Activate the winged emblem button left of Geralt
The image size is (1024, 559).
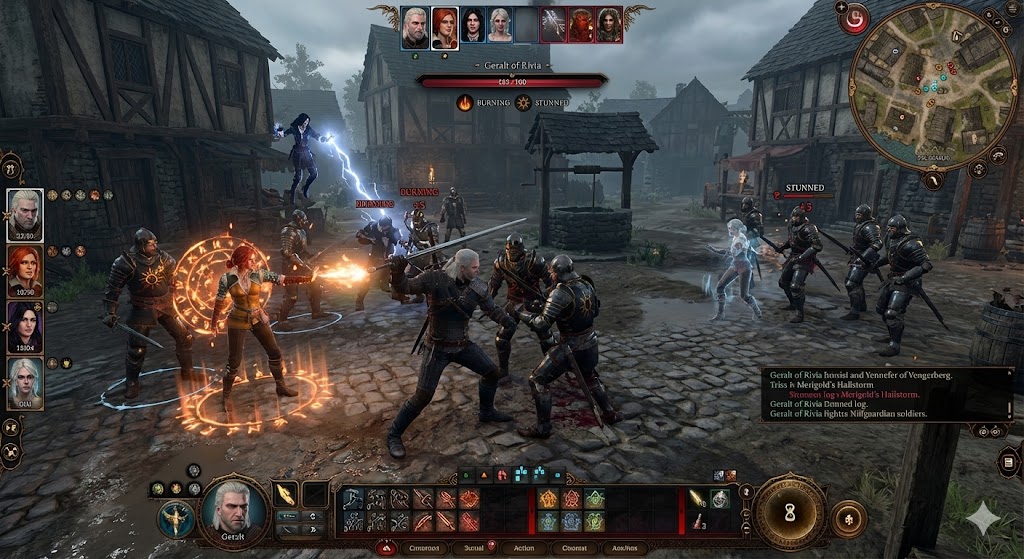(175, 516)
